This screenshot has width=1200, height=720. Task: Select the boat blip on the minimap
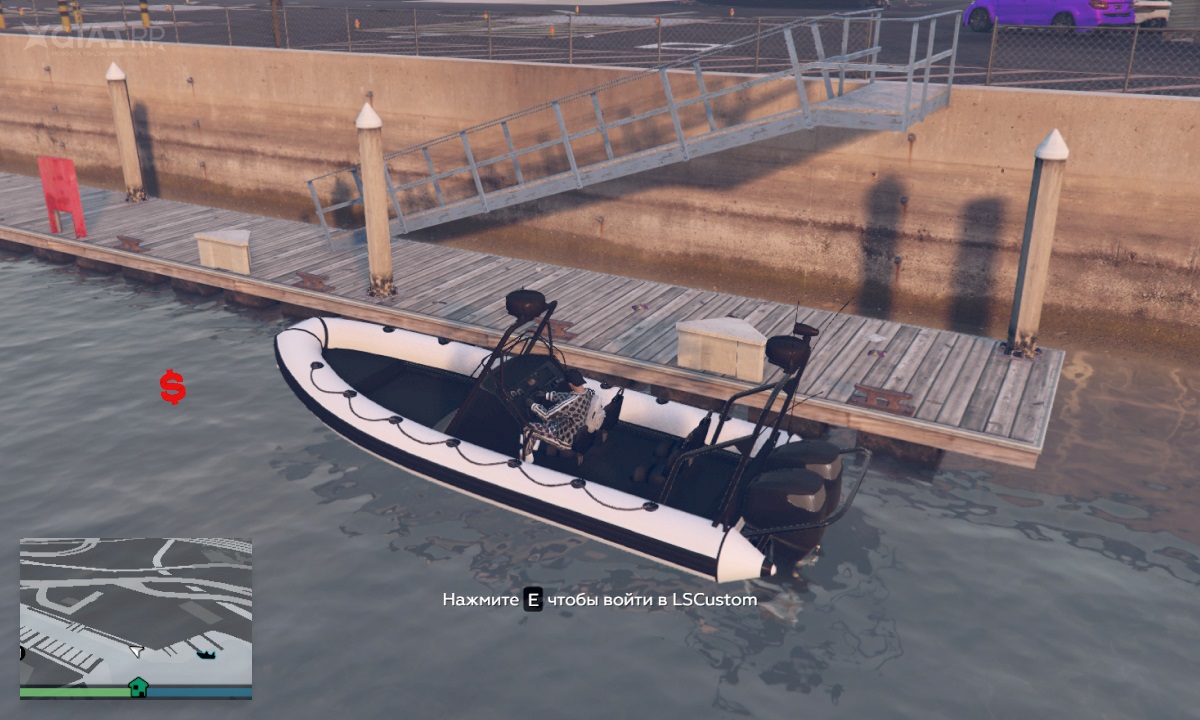[x=206, y=655]
